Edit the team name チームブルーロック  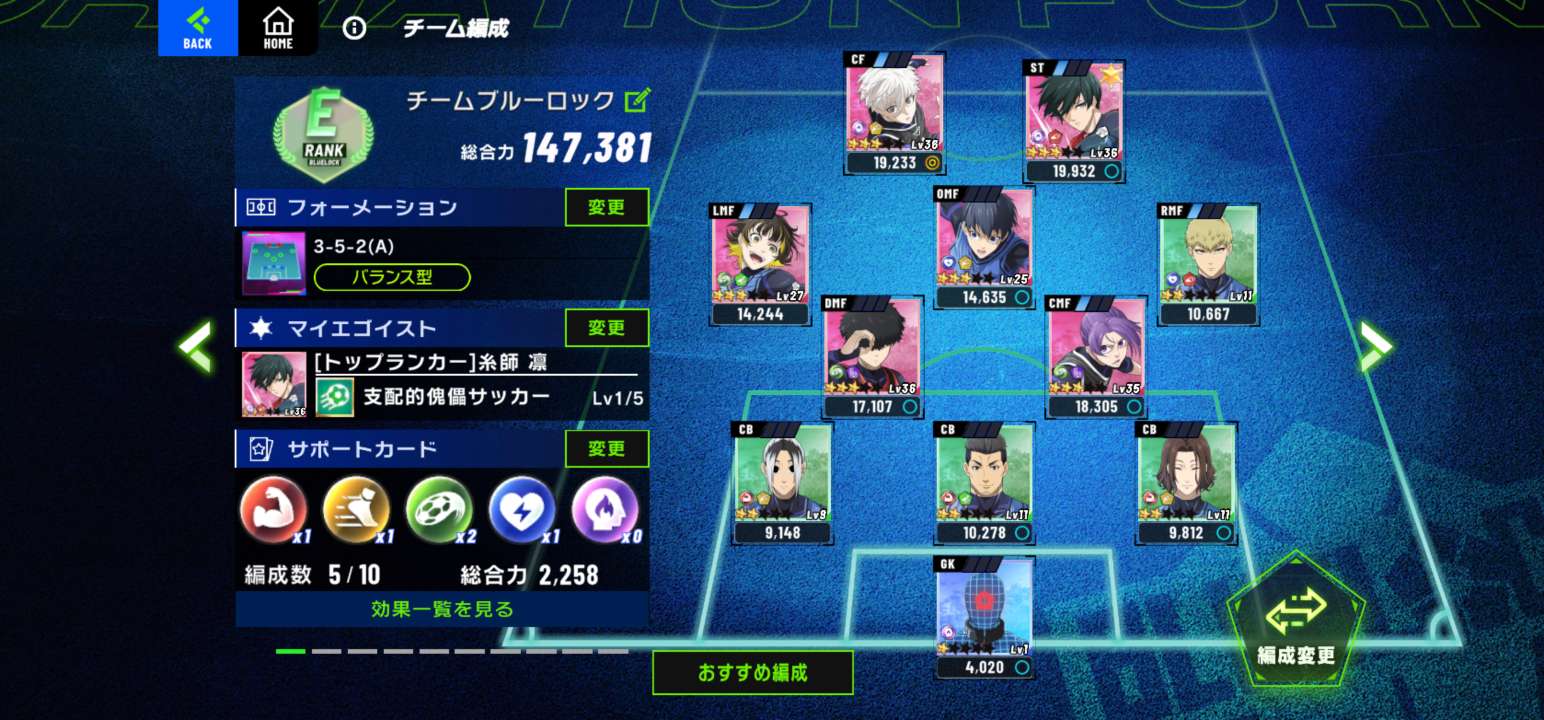pyautogui.click(x=637, y=100)
